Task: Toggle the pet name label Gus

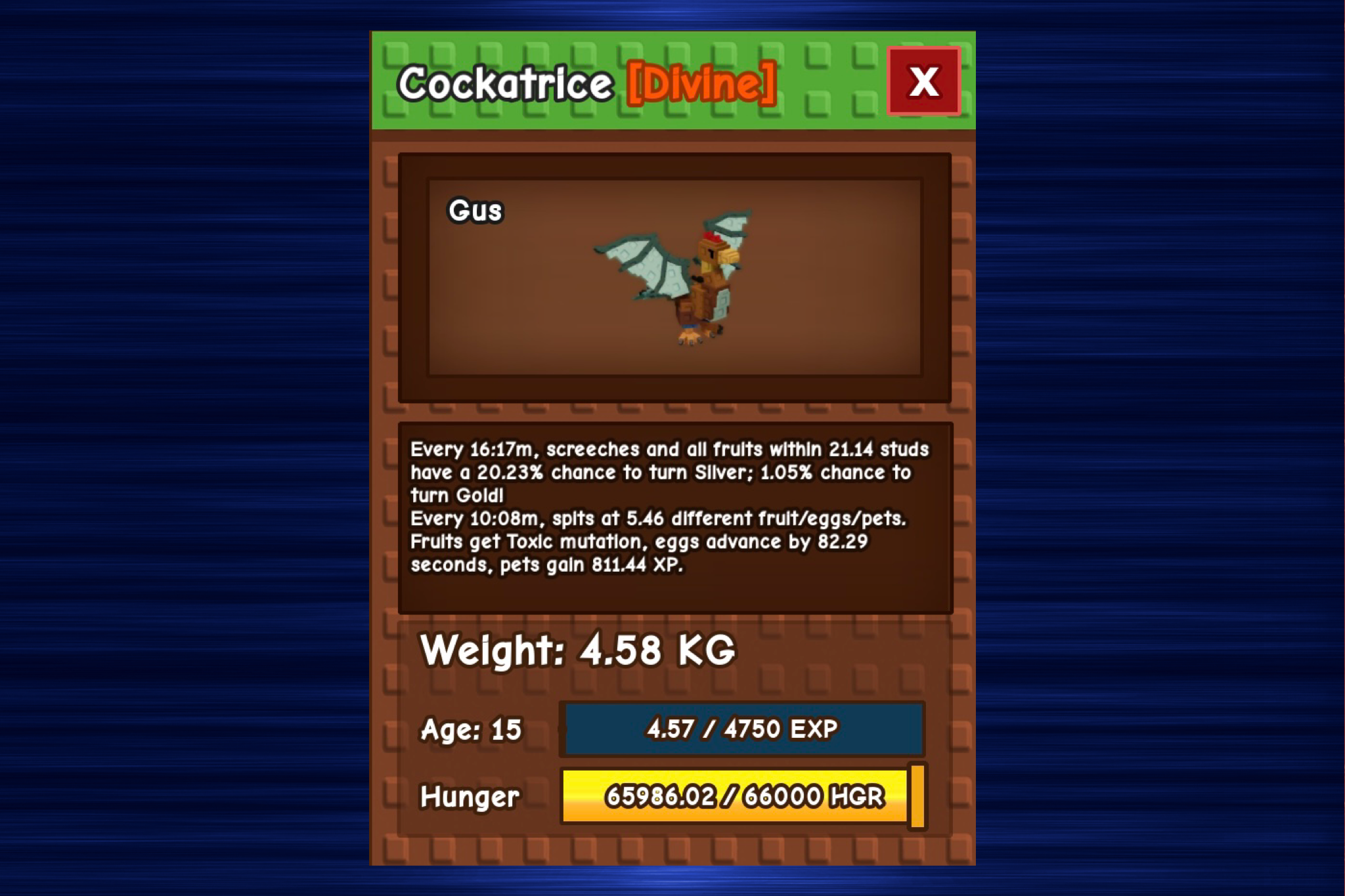Action: pos(475,211)
